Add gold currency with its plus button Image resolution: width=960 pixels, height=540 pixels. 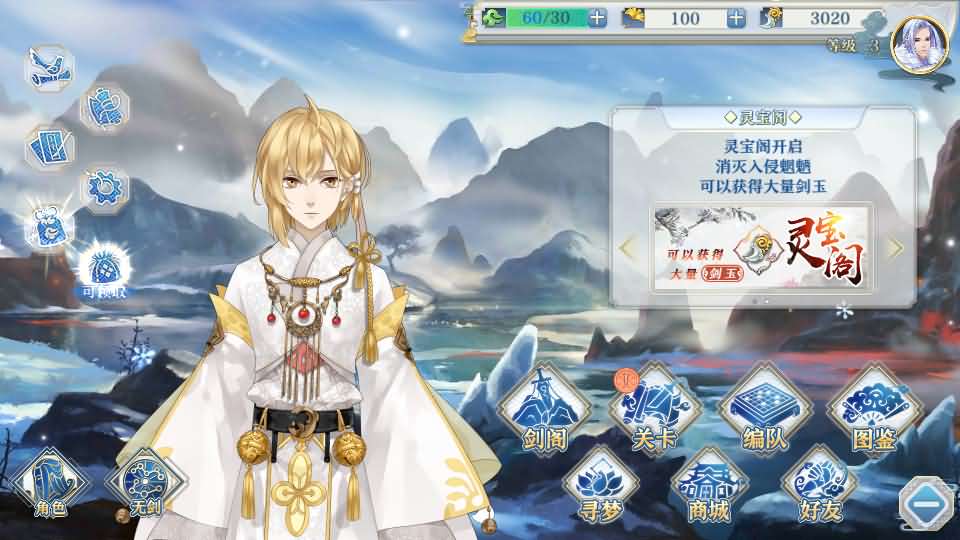click(x=736, y=18)
